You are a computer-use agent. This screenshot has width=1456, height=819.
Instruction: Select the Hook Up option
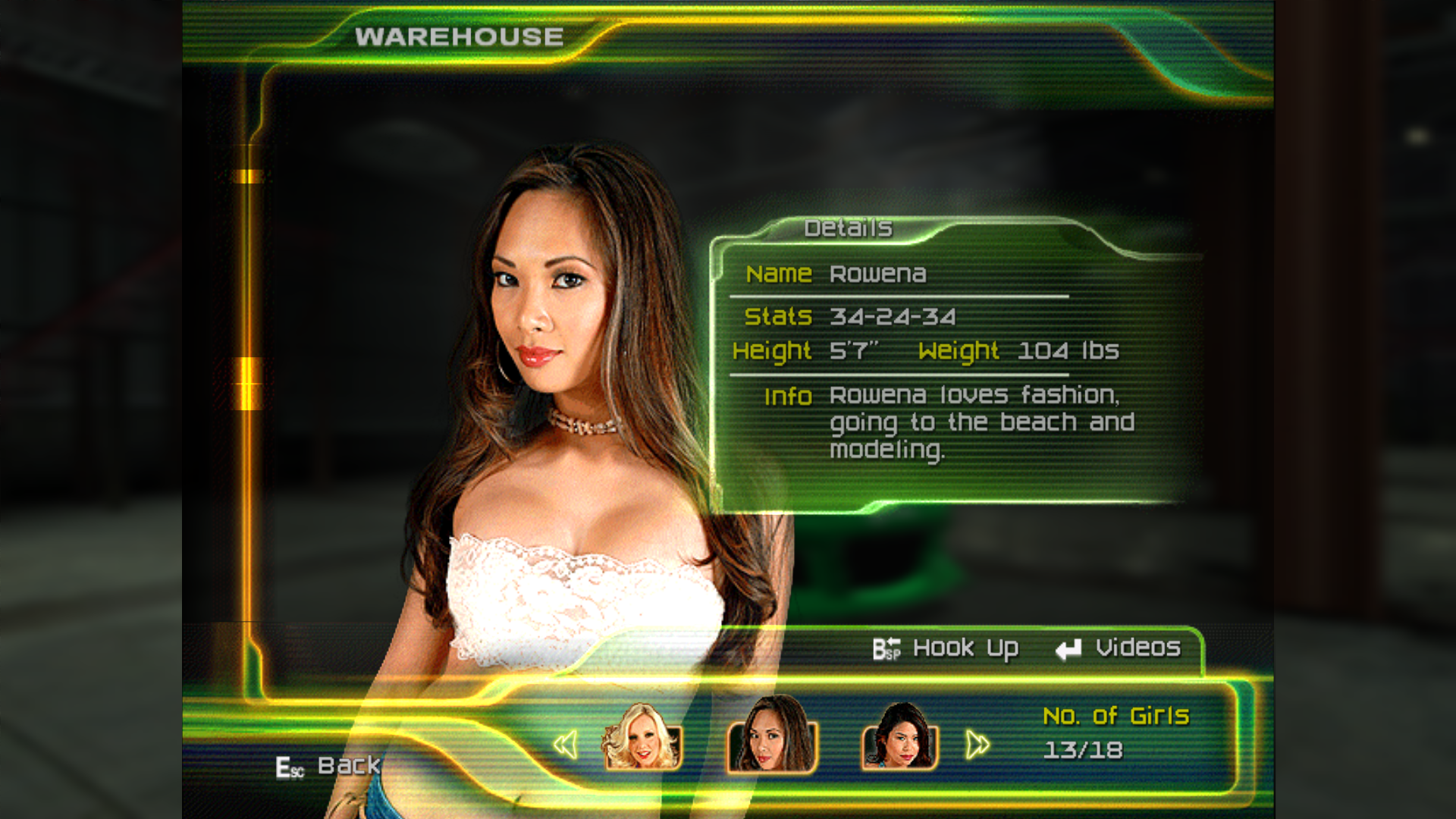946,649
